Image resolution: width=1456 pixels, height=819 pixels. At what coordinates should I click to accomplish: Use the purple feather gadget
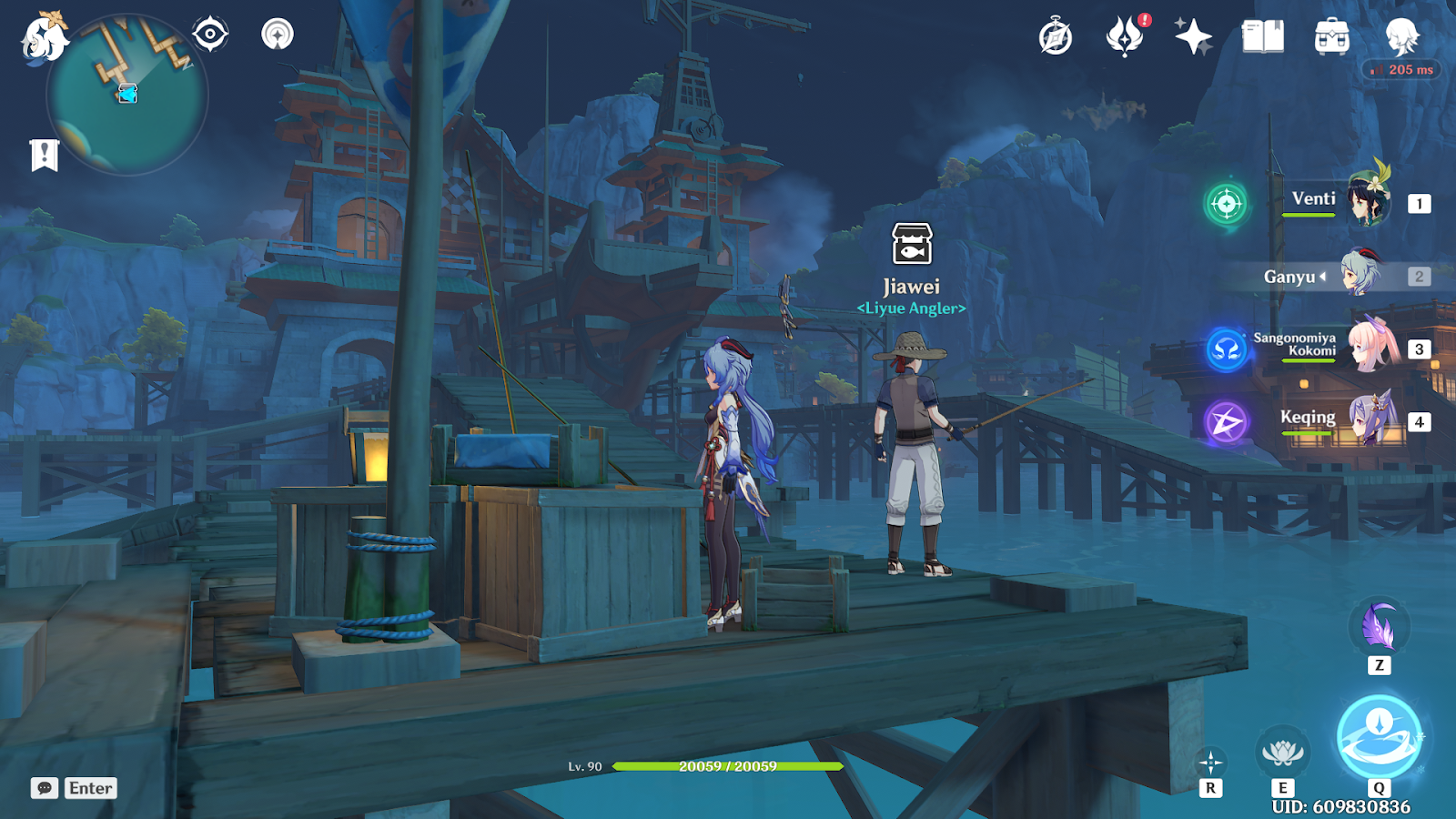coord(1379,628)
